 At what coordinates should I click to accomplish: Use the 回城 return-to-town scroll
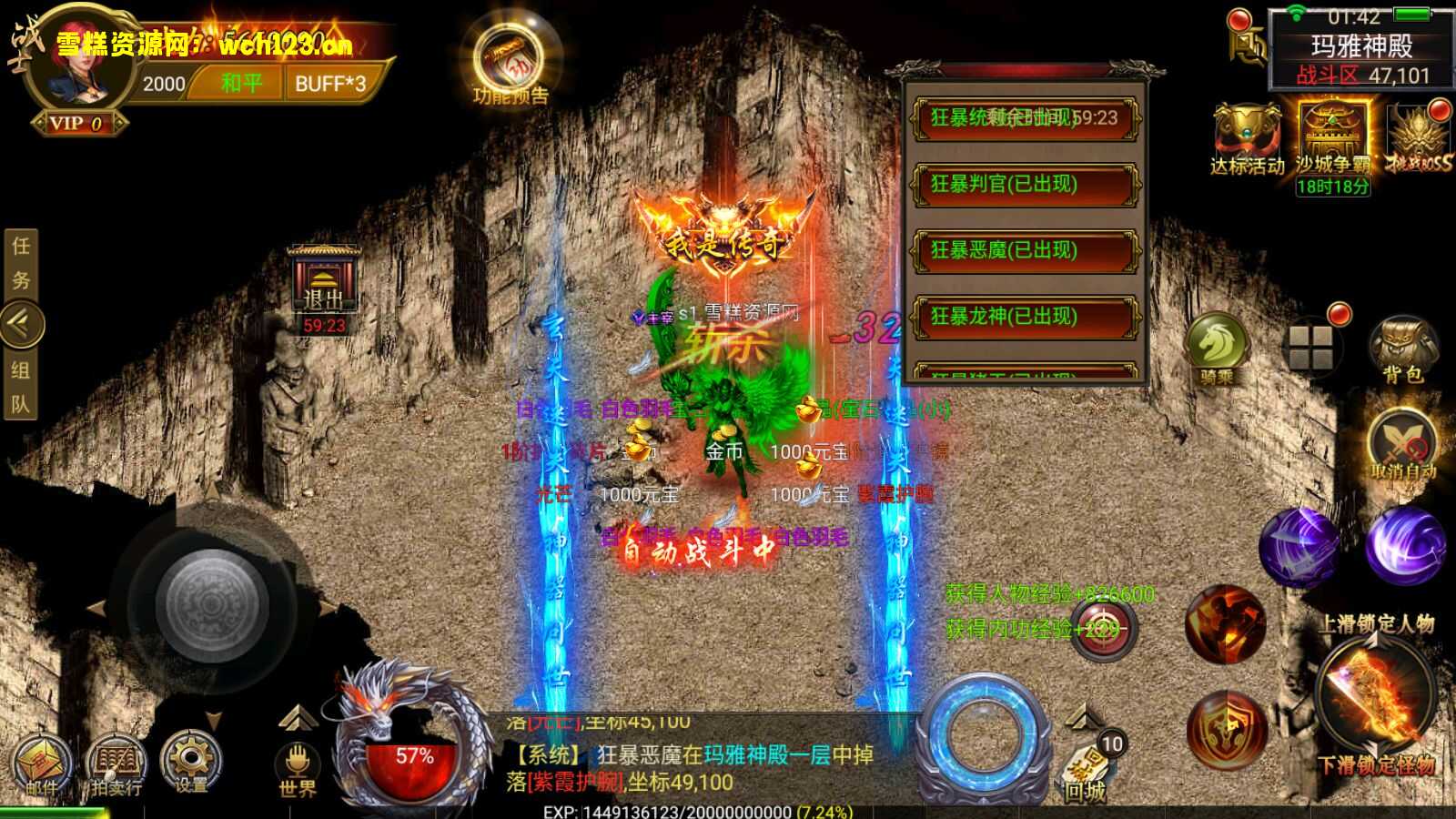pos(1087,766)
